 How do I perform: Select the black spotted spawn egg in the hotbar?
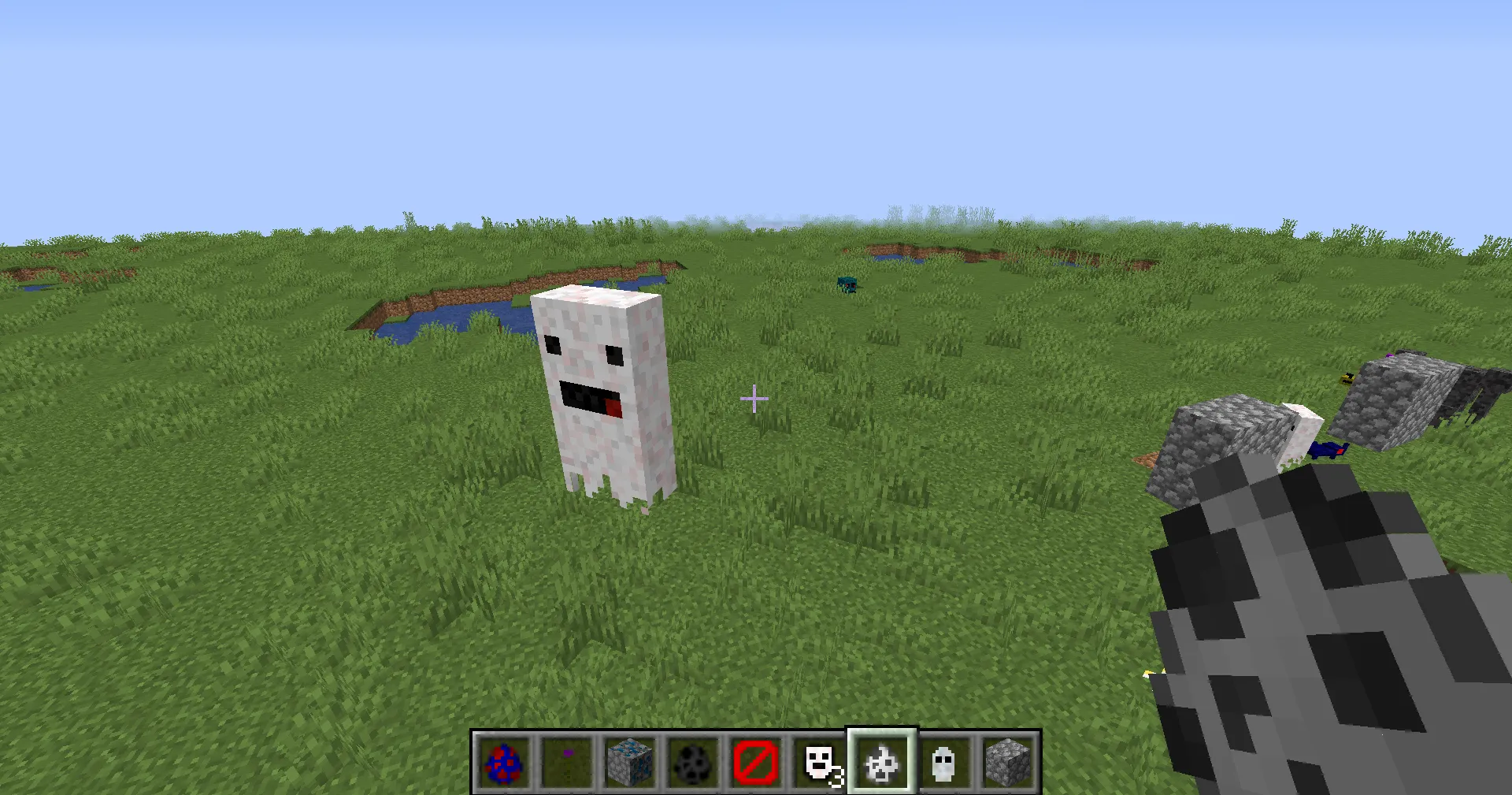click(x=692, y=761)
